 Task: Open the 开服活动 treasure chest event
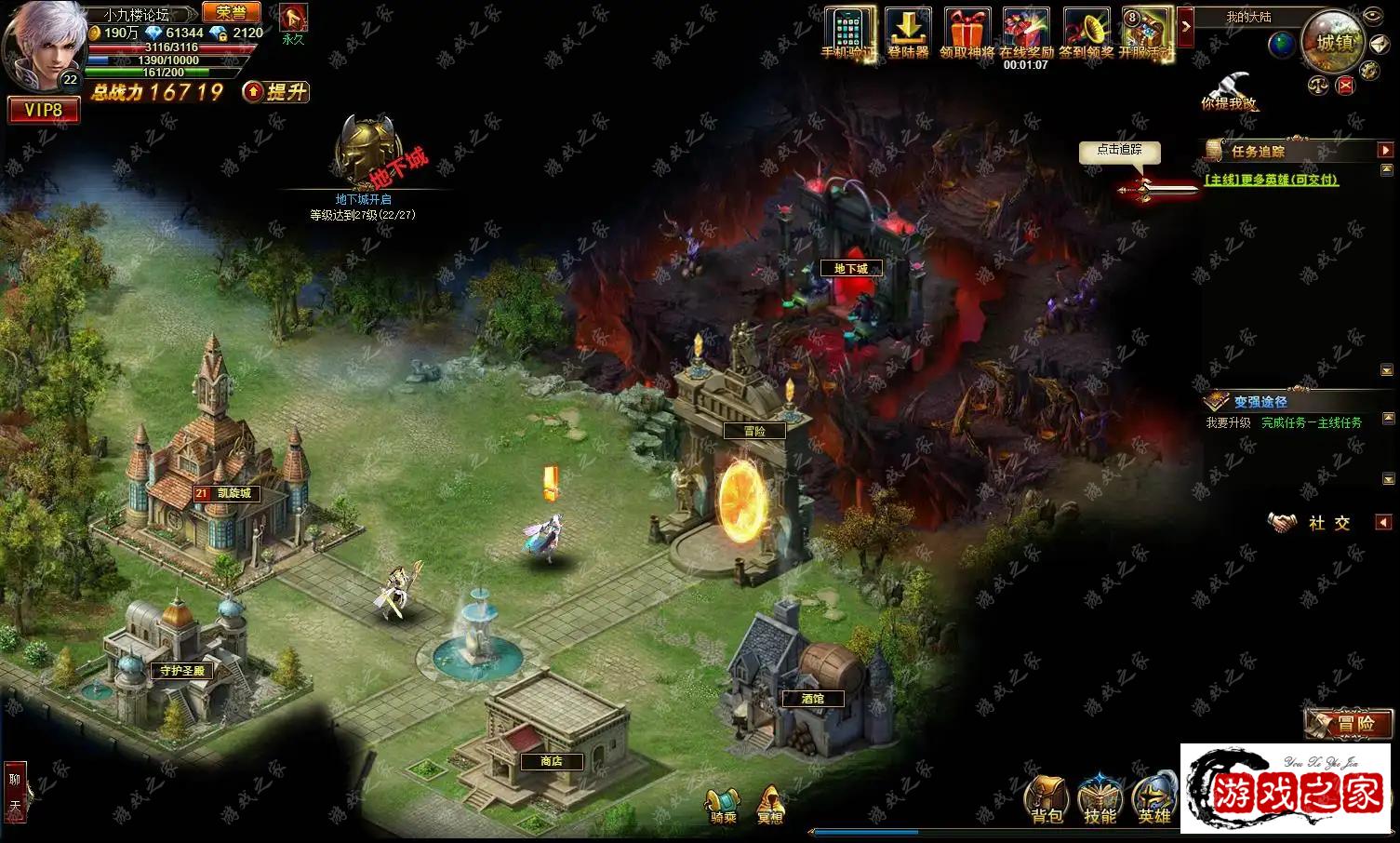[x=1146, y=33]
